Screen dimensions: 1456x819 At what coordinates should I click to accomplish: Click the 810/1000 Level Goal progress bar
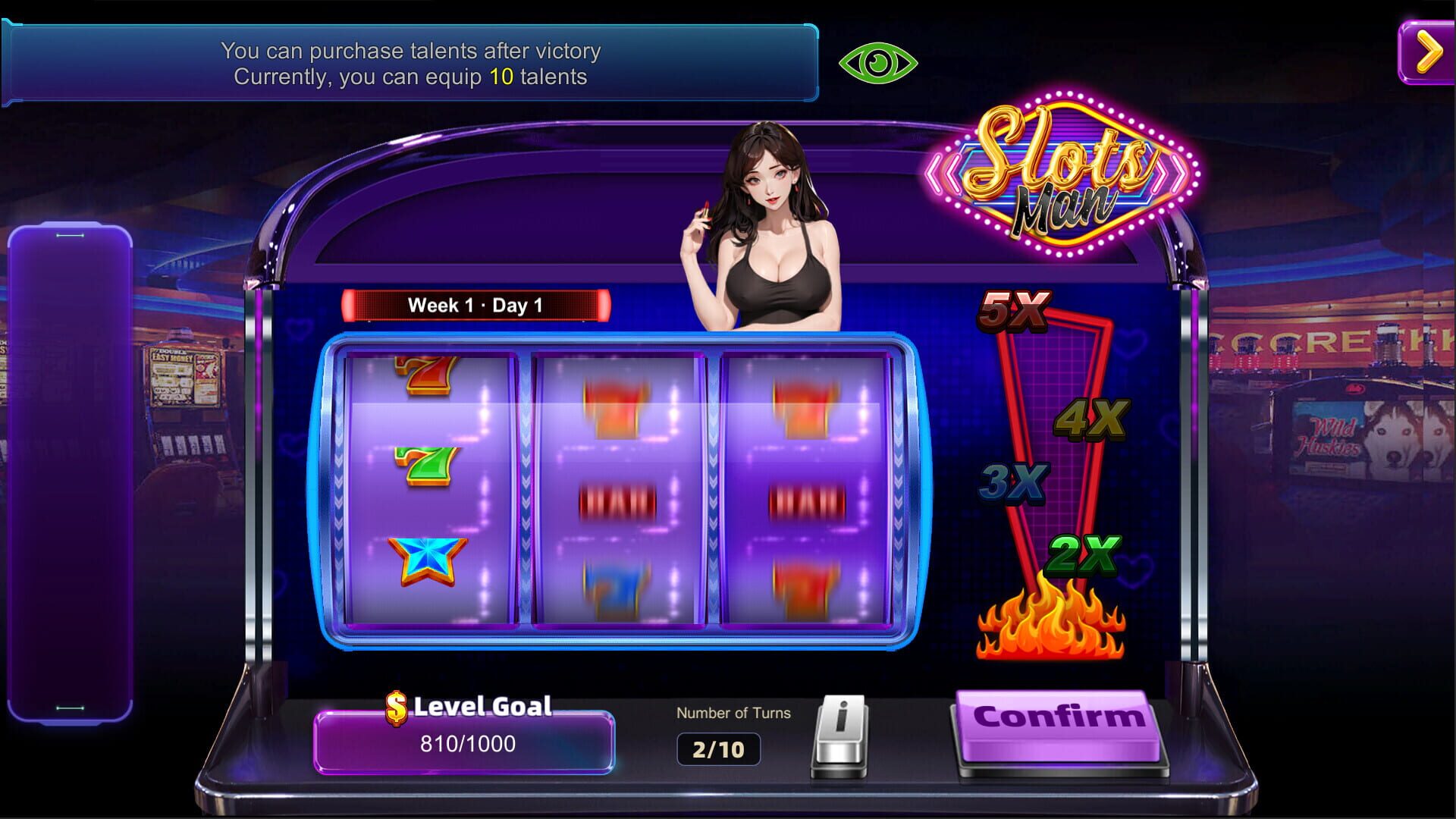click(x=464, y=743)
